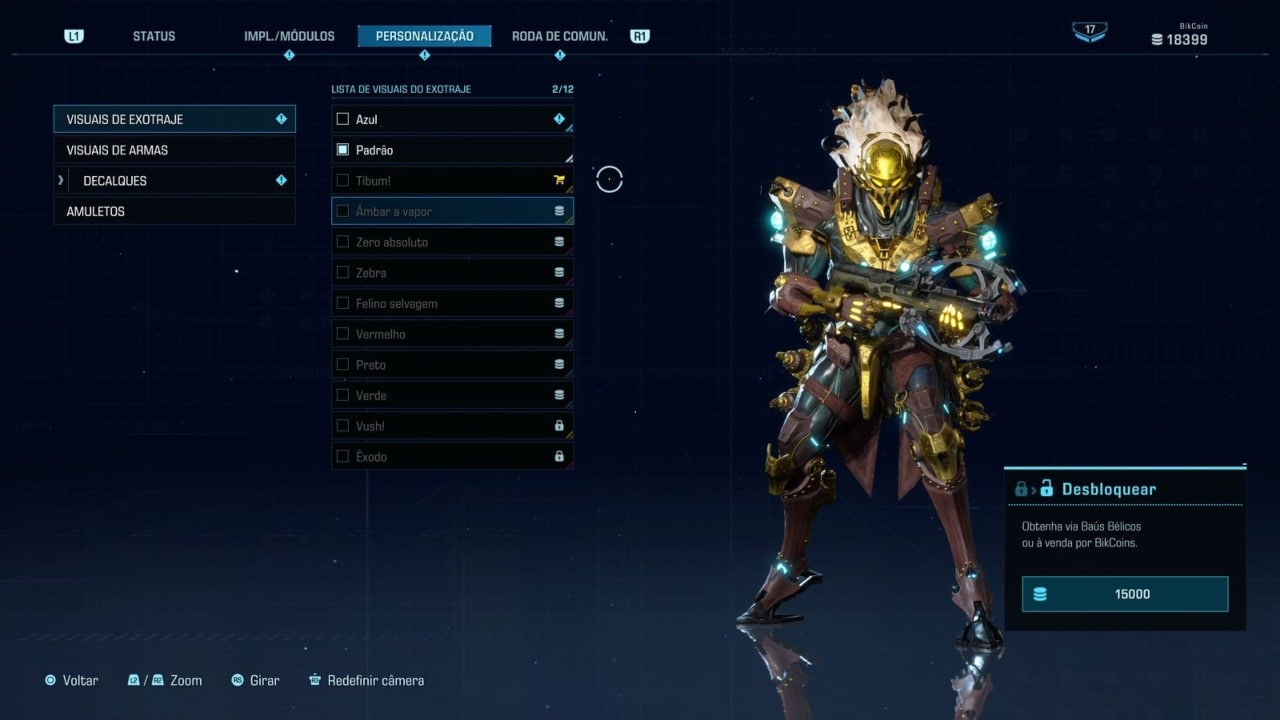The image size is (1280, 720).
Task: Choose the Visuais de Exotraje category
Action: click(x=174, y=119)
